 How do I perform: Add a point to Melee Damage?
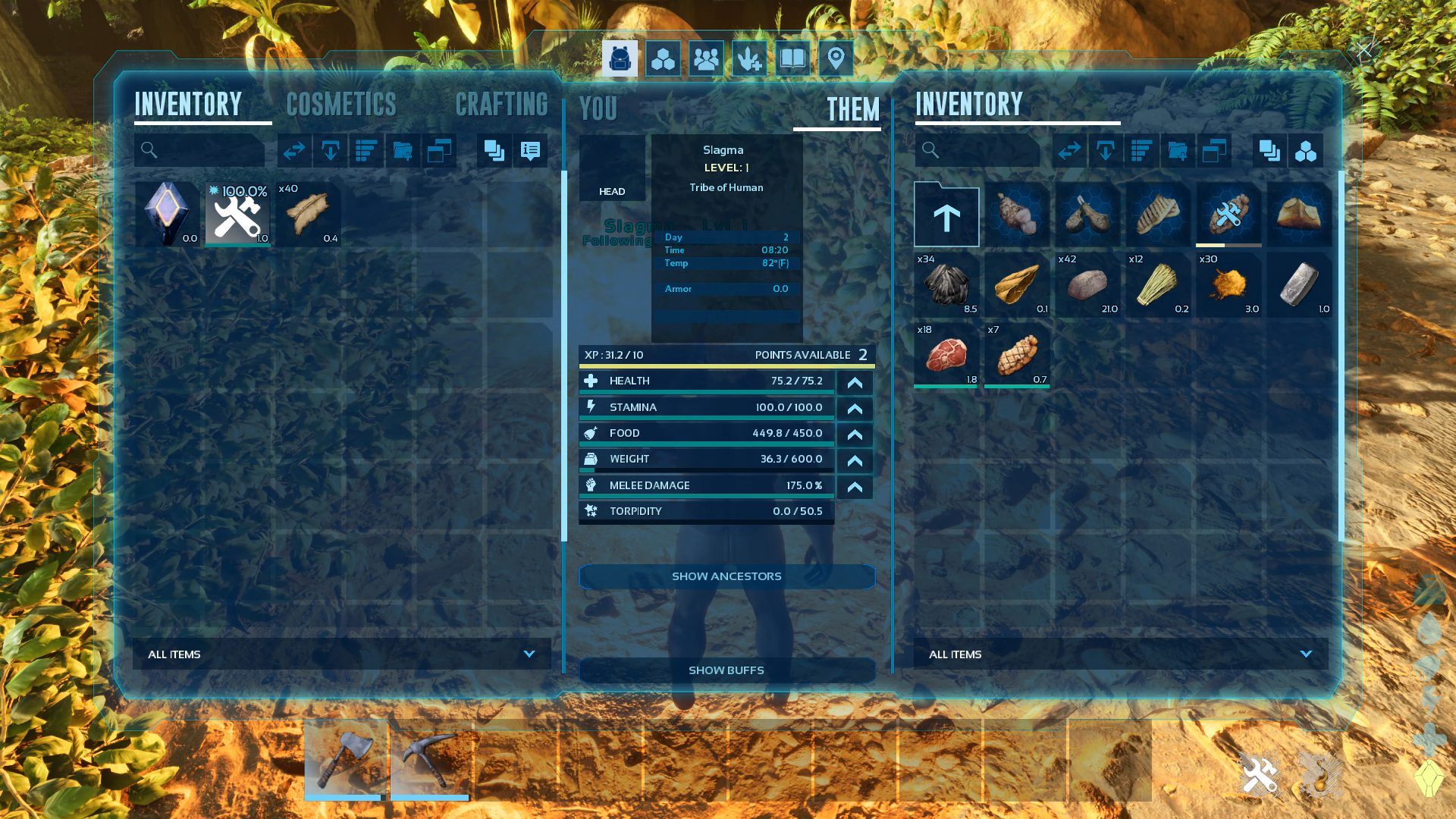tap(855, 487)
